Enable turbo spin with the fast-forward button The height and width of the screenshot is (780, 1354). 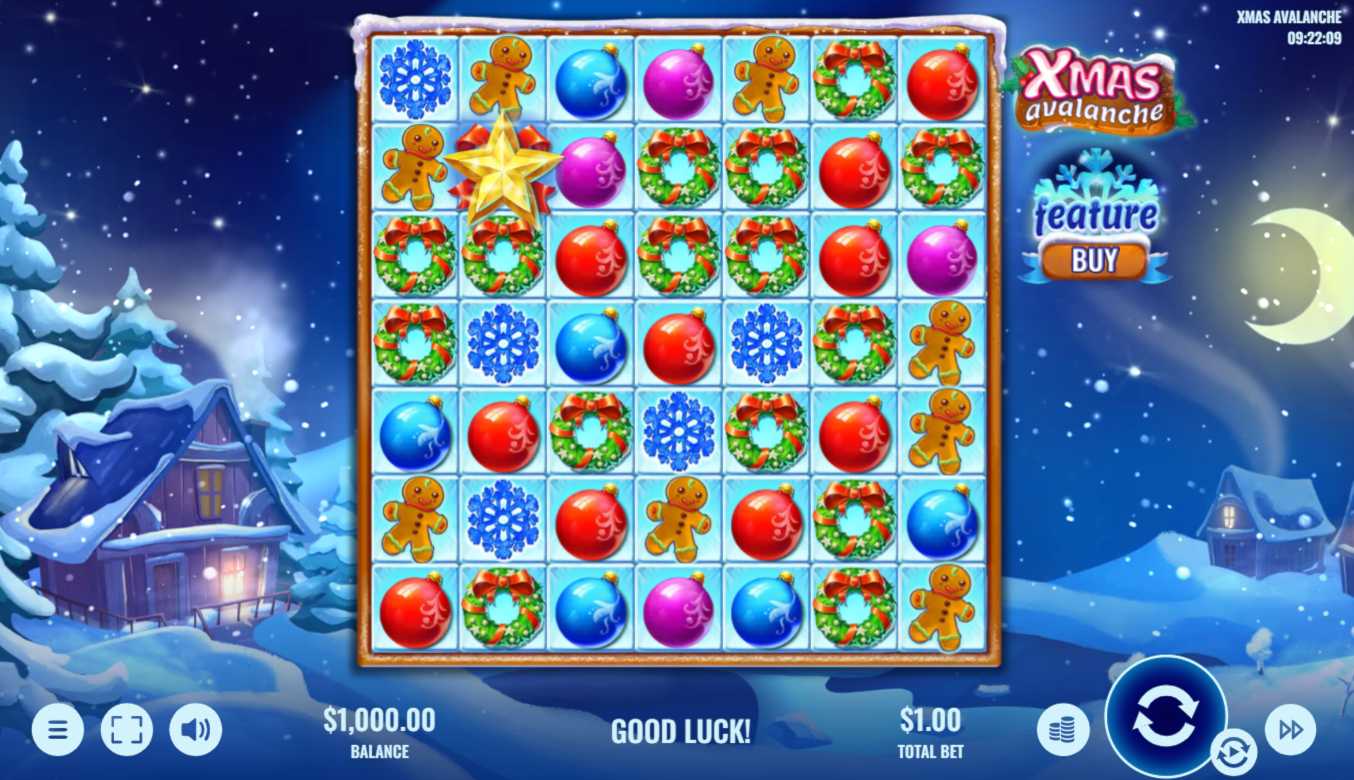pos(1290,730)
